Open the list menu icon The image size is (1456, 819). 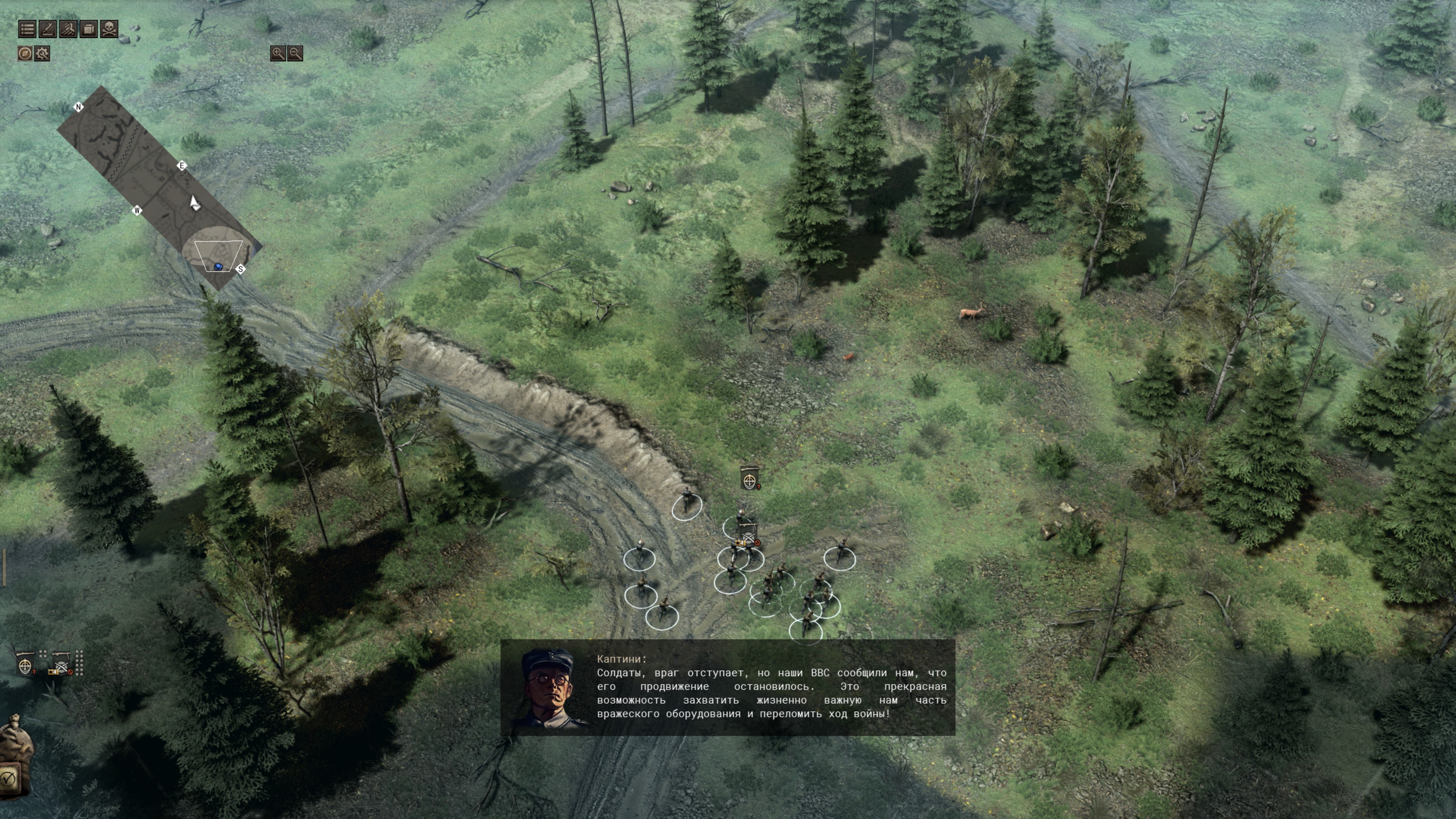pyautogui.click(x=27, y=29)
